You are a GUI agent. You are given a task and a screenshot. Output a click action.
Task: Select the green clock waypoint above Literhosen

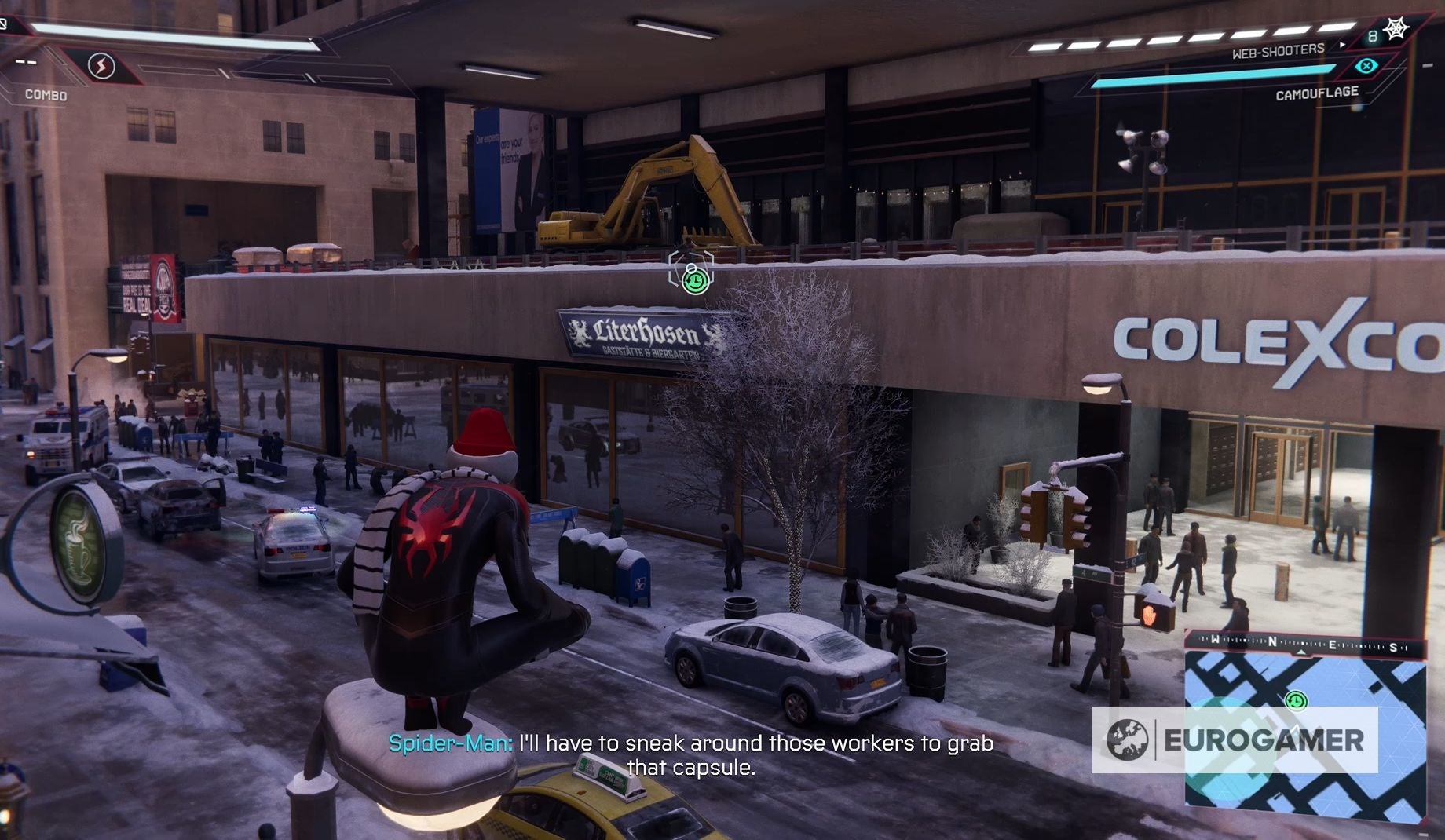pos(694,280)
